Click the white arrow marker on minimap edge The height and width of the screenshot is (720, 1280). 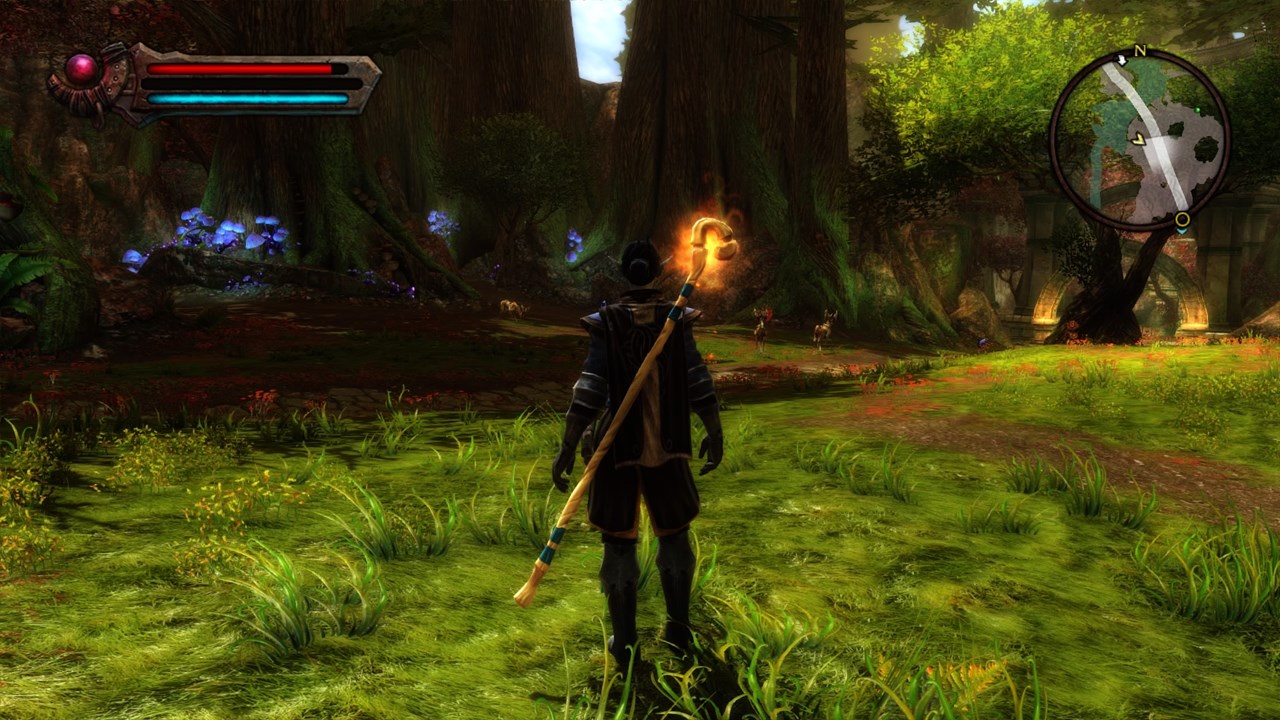(1122, 61)
